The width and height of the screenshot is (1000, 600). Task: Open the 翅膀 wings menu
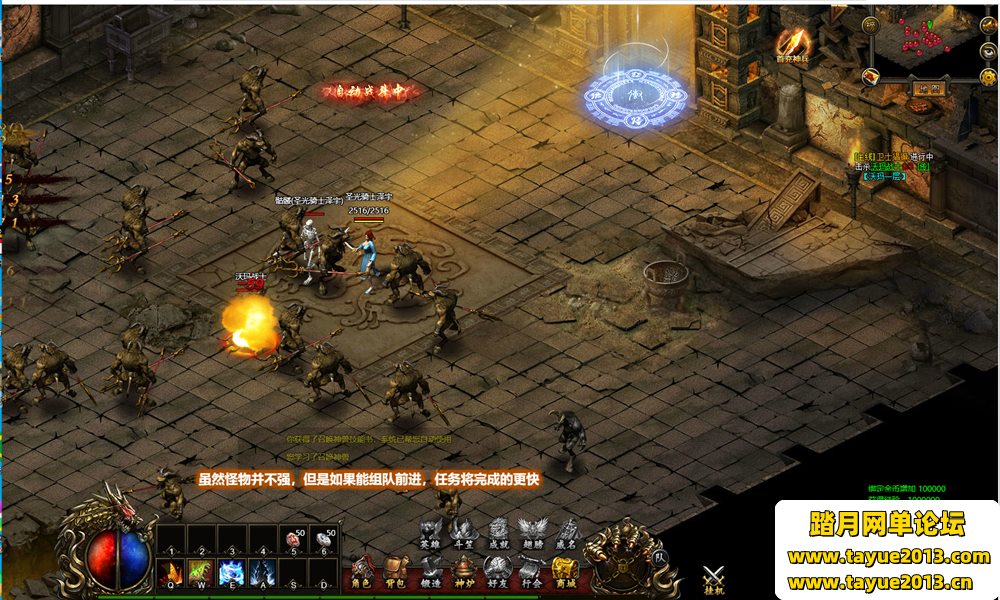(x=531, y=533)
